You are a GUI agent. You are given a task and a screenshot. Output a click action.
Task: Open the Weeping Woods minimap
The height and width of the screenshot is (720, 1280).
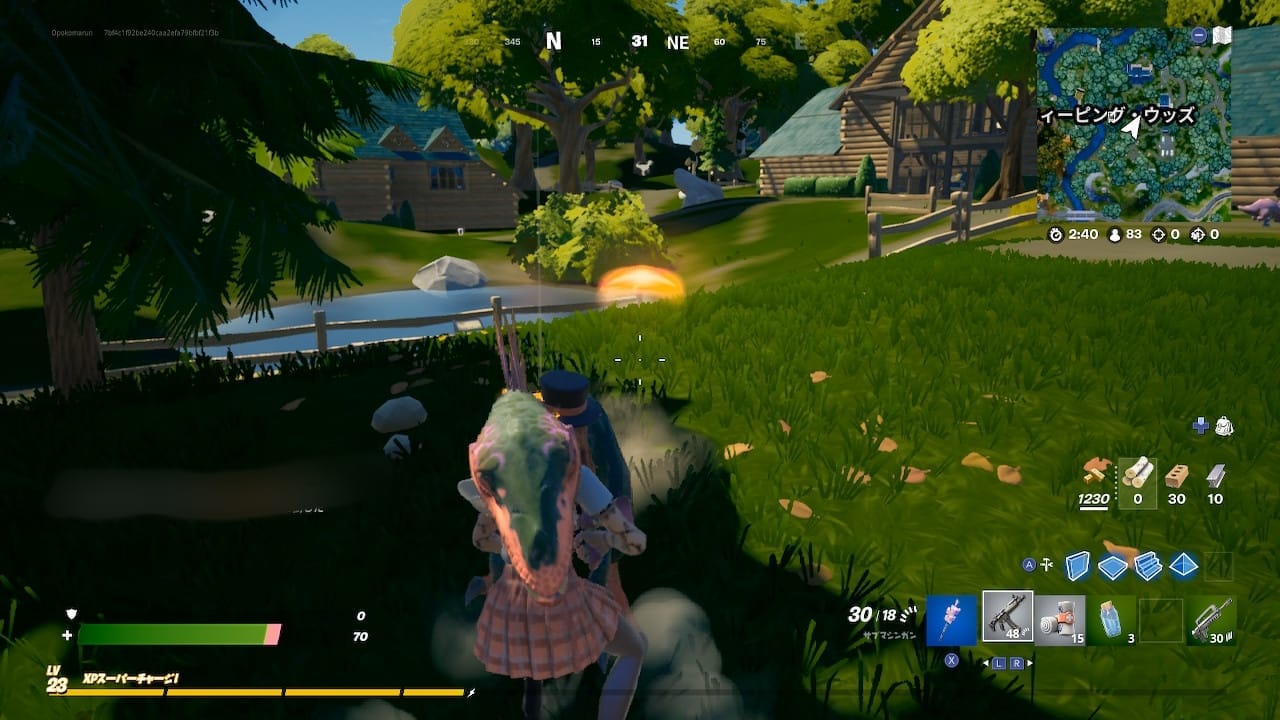[x=1133, y=124]
